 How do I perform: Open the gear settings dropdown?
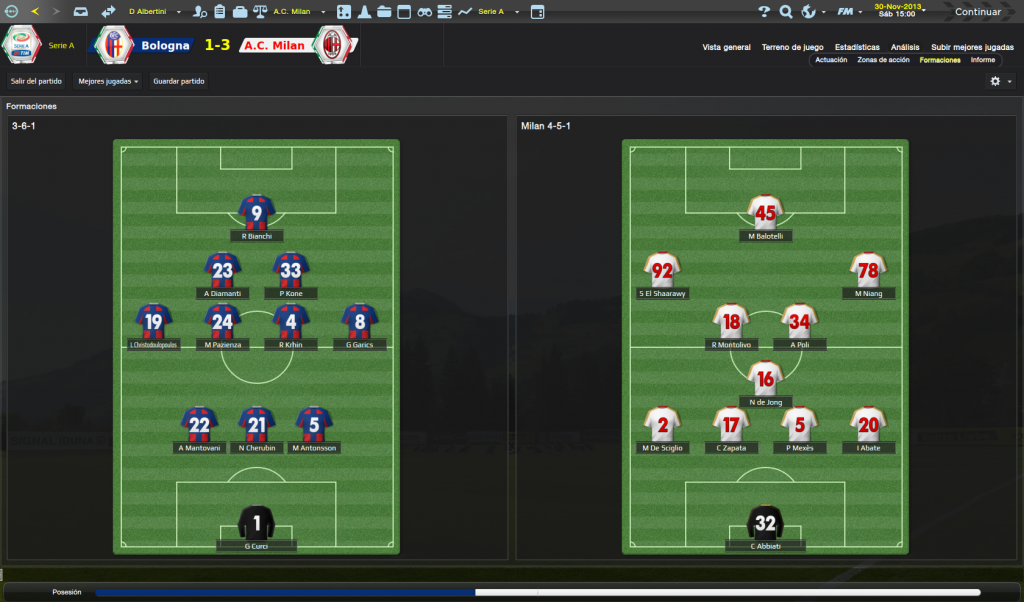(x=1000, y=81)
